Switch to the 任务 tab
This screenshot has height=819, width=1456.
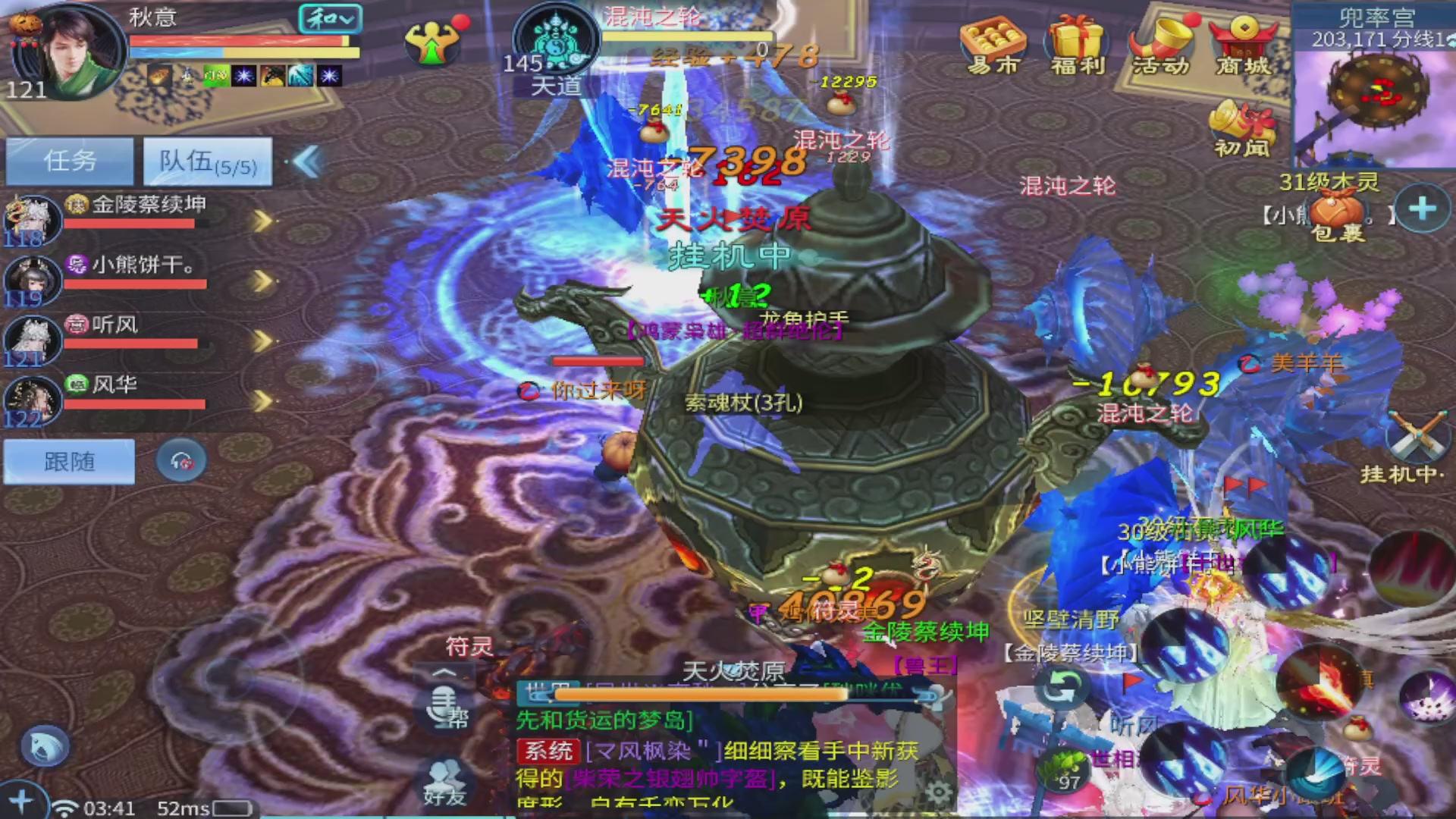(x=69, y=161)
